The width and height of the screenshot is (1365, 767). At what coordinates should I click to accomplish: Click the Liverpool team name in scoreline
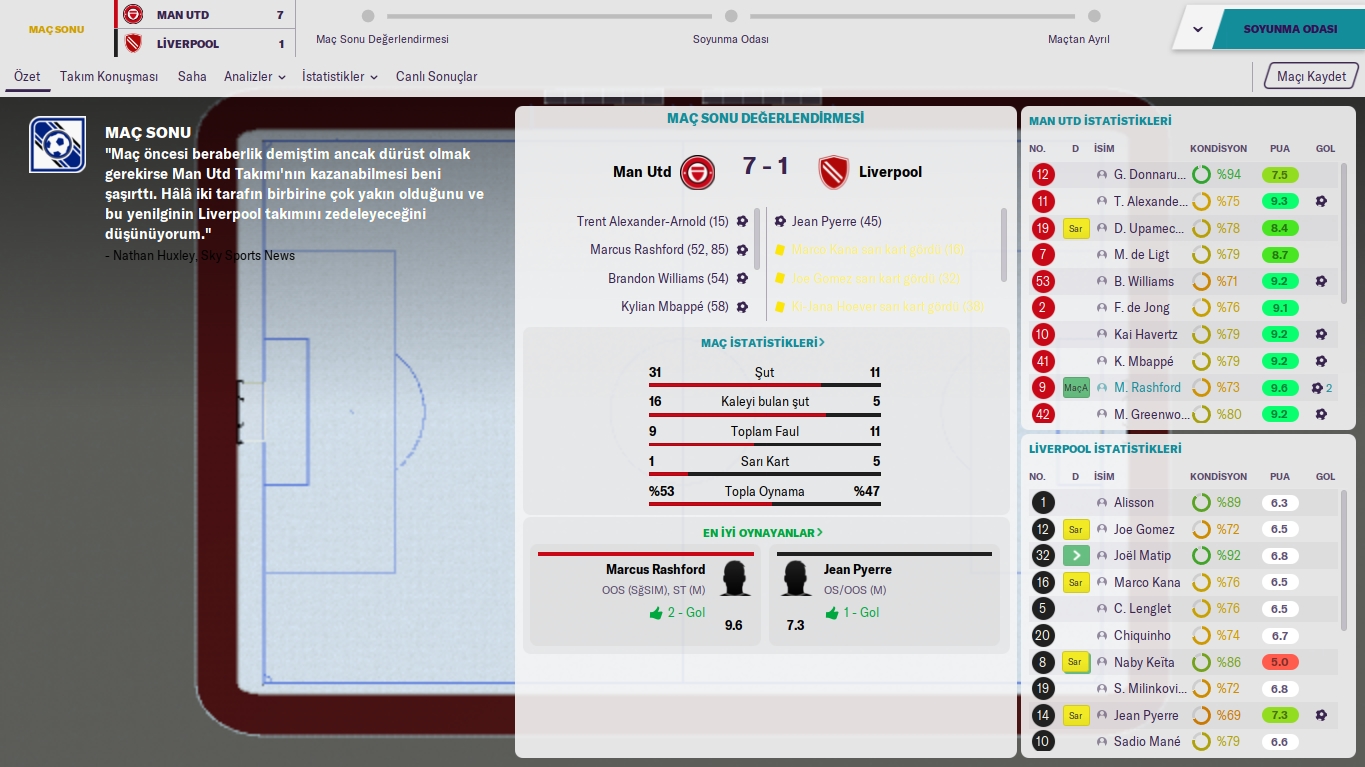coord(890,172)
